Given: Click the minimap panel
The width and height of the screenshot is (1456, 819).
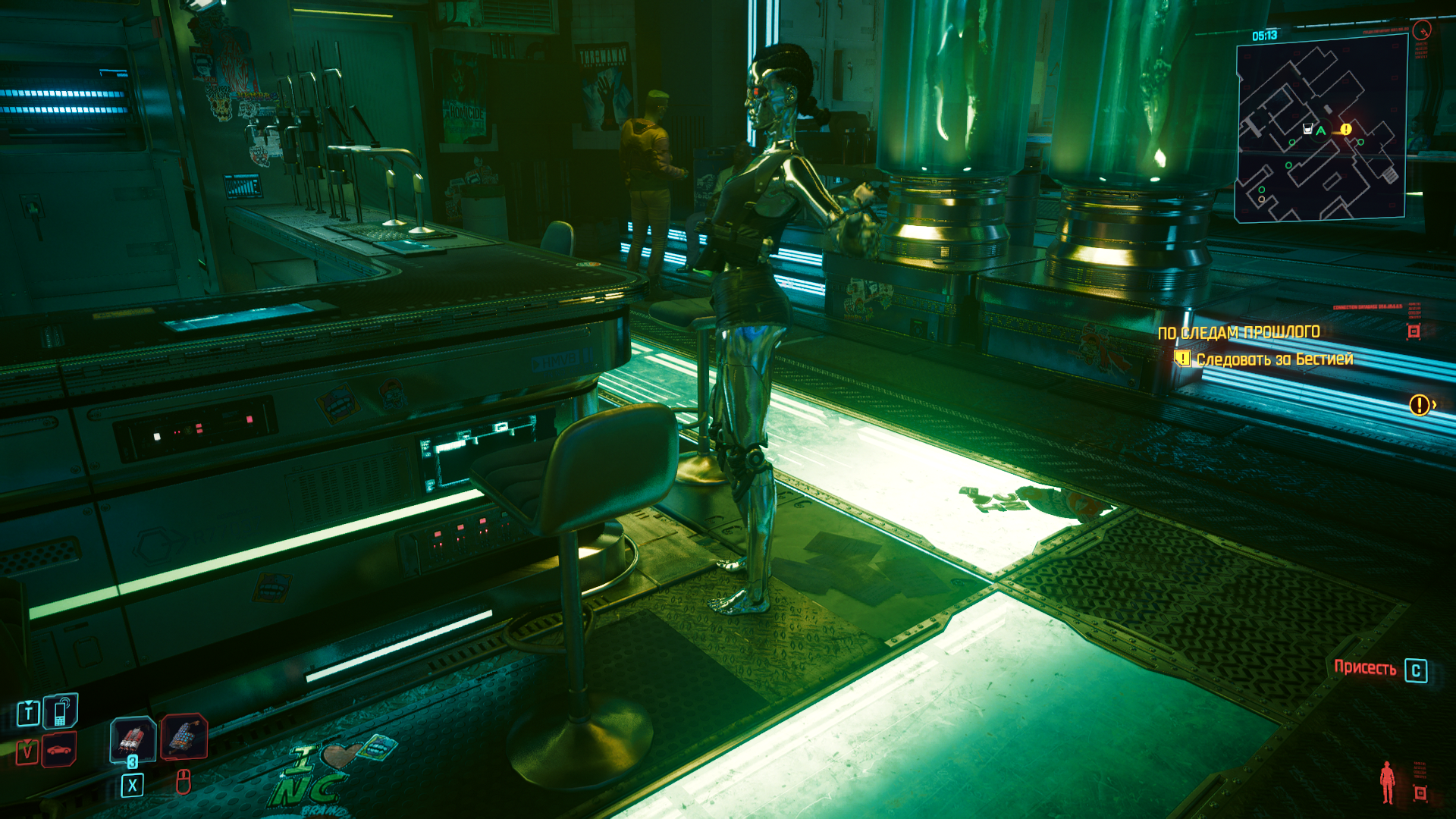Looking at the screenshot, I should [1321, 129].
